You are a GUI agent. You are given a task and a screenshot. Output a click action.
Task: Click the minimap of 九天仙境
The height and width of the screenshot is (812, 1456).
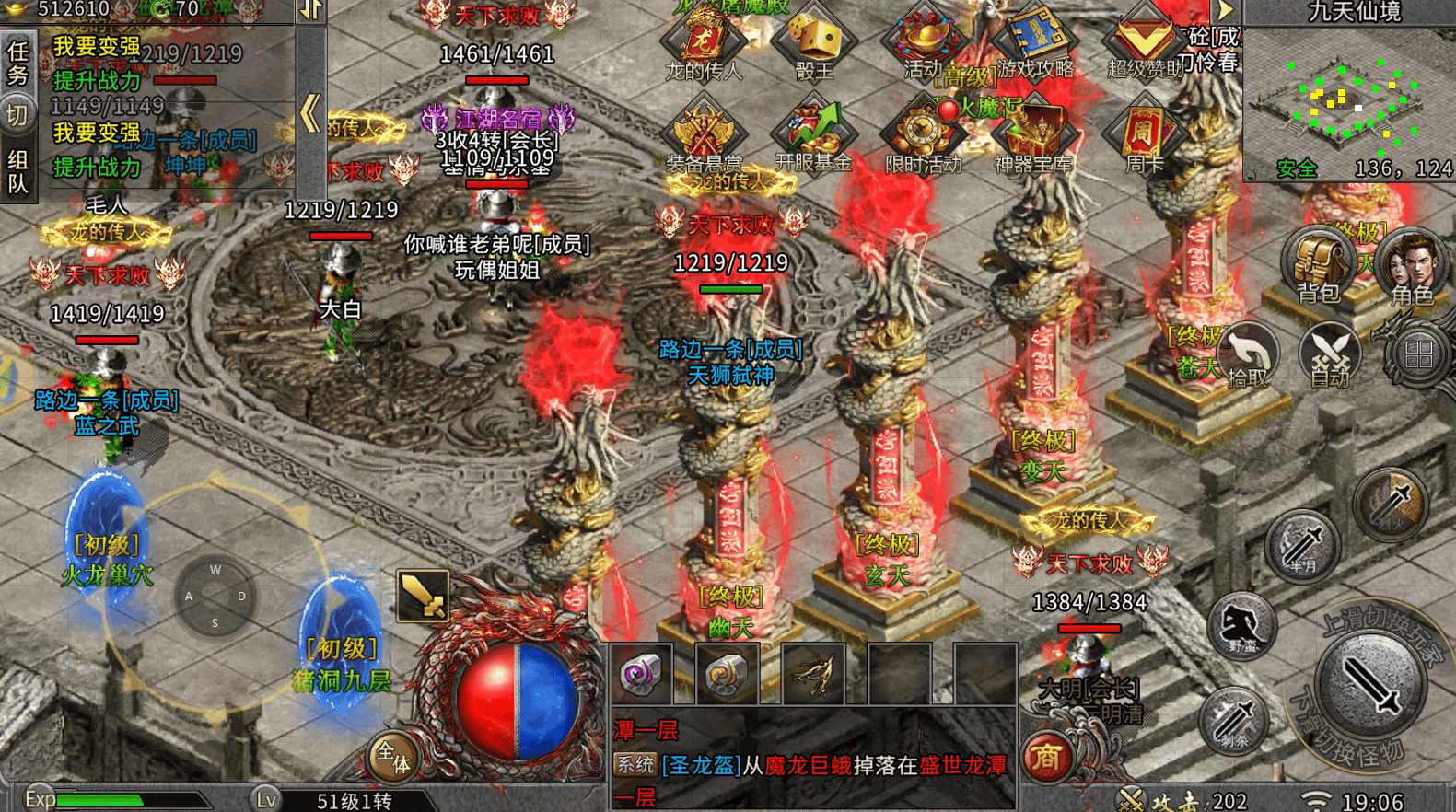[1347, 103]
